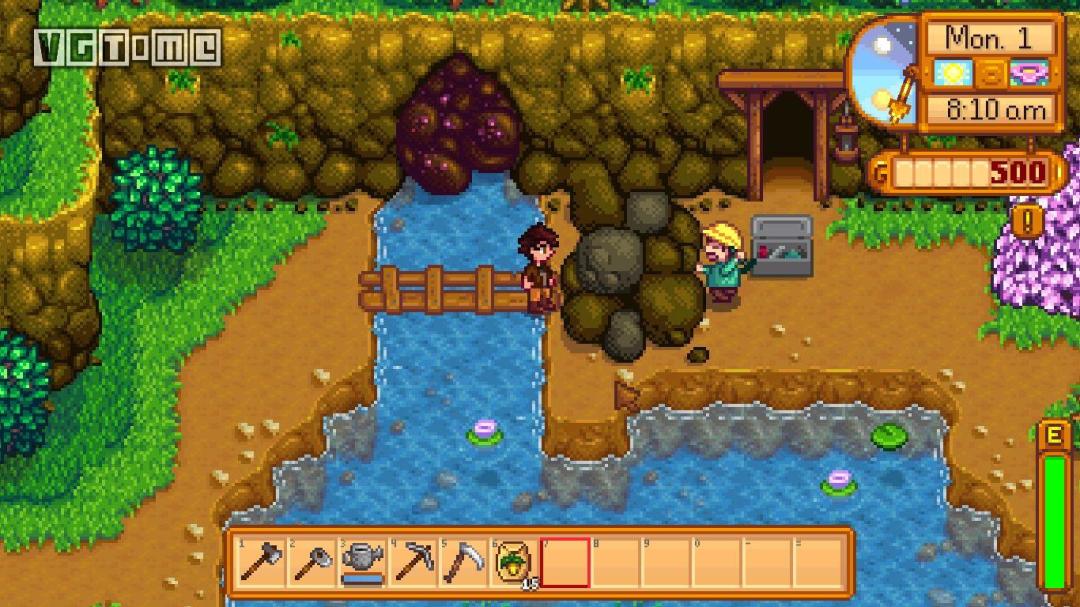Switch to the pickaxe tool
This screenshot has height=607, width=1080.
[x=413, y=563]
